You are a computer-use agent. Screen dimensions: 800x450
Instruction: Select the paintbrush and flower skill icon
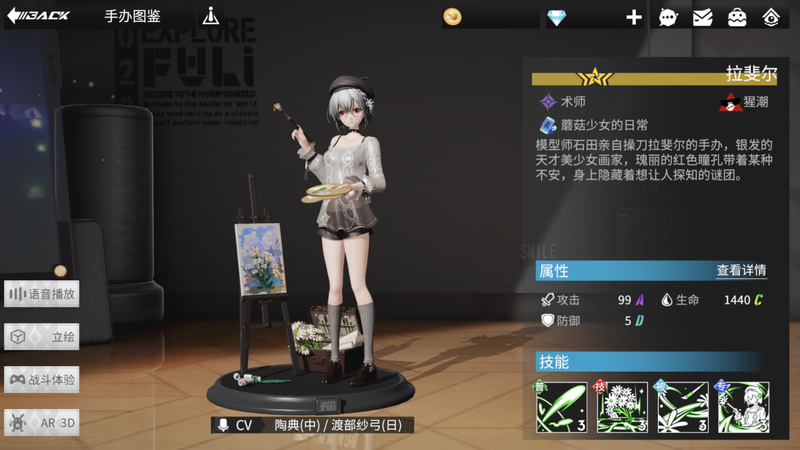(682, 407)
